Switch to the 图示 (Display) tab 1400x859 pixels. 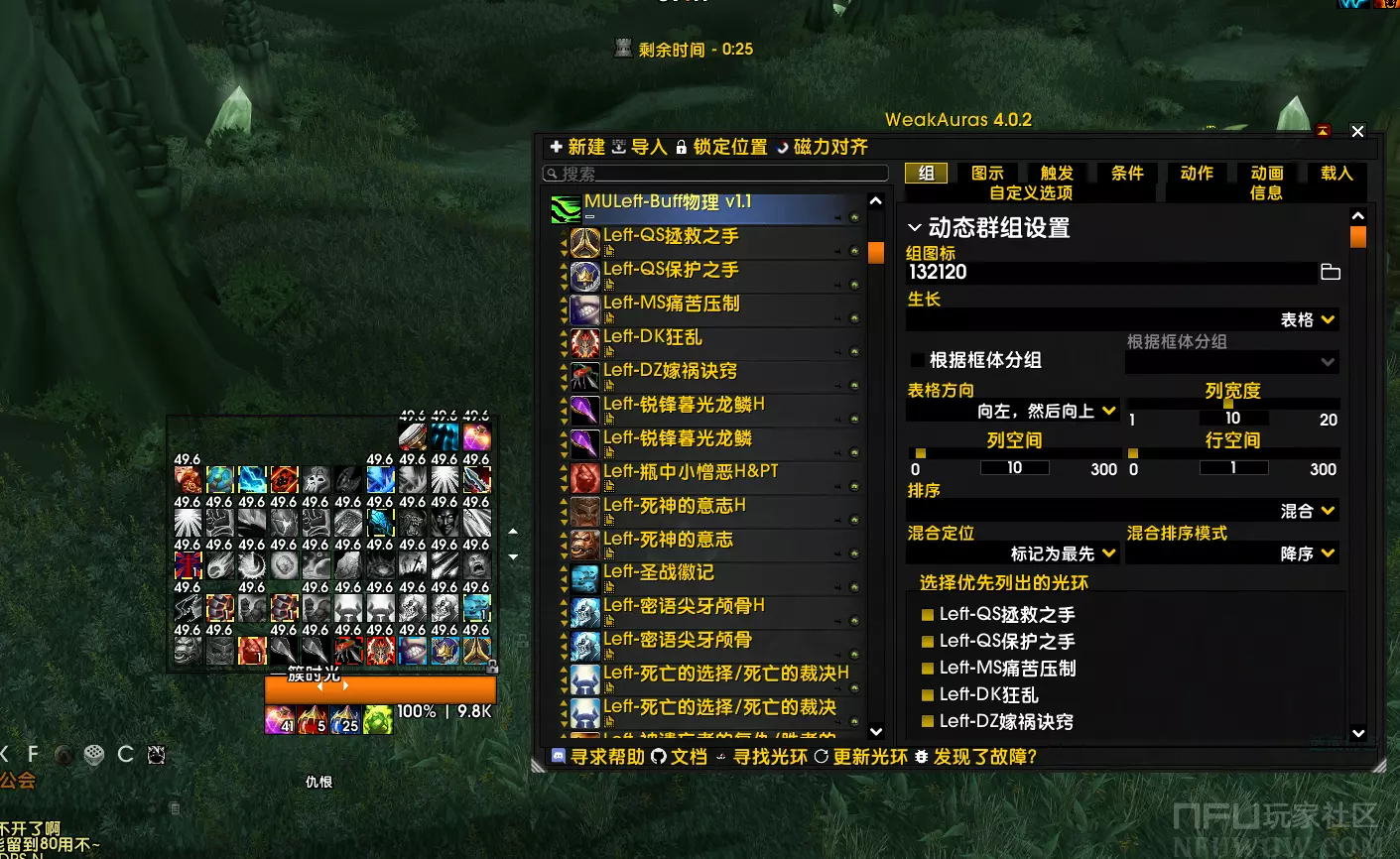click(x=987, y=174)
